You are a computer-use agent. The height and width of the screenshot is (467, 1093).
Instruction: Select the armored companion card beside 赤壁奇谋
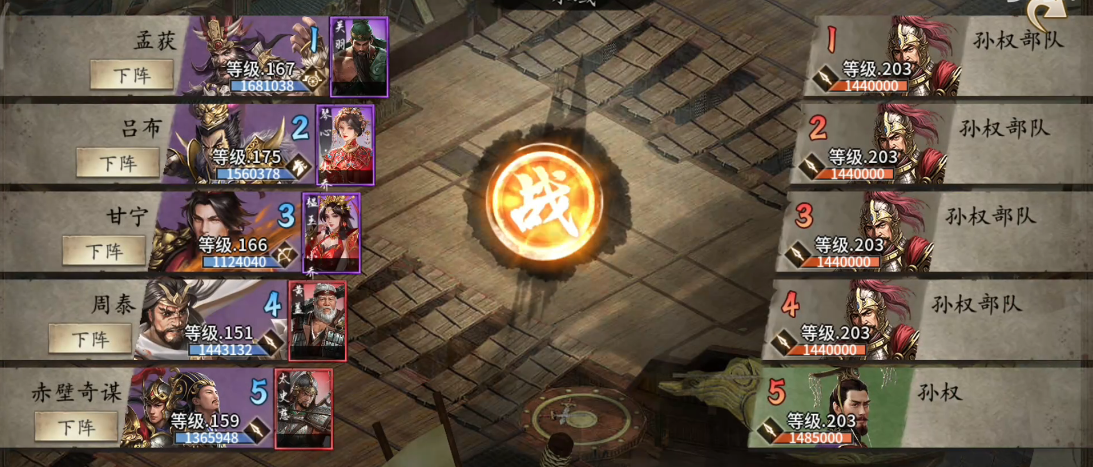click(x=303, y=408)
